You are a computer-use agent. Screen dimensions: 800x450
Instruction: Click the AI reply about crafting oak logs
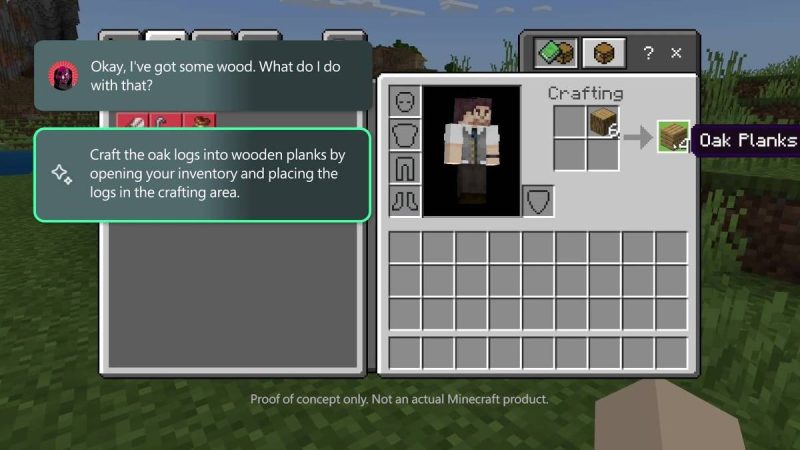coord(203,175)
